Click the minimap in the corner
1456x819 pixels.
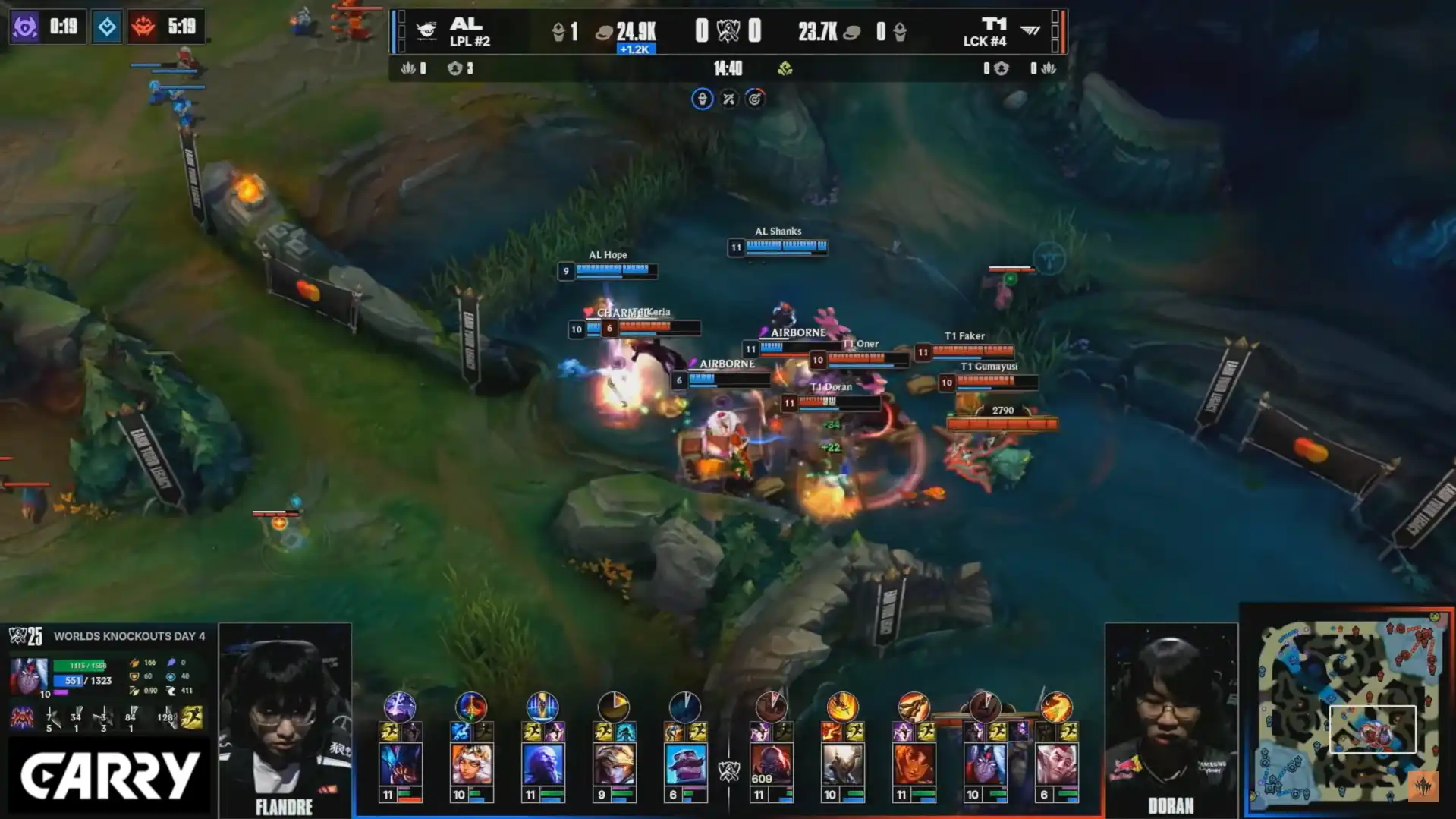click(x=1348, y=710)
